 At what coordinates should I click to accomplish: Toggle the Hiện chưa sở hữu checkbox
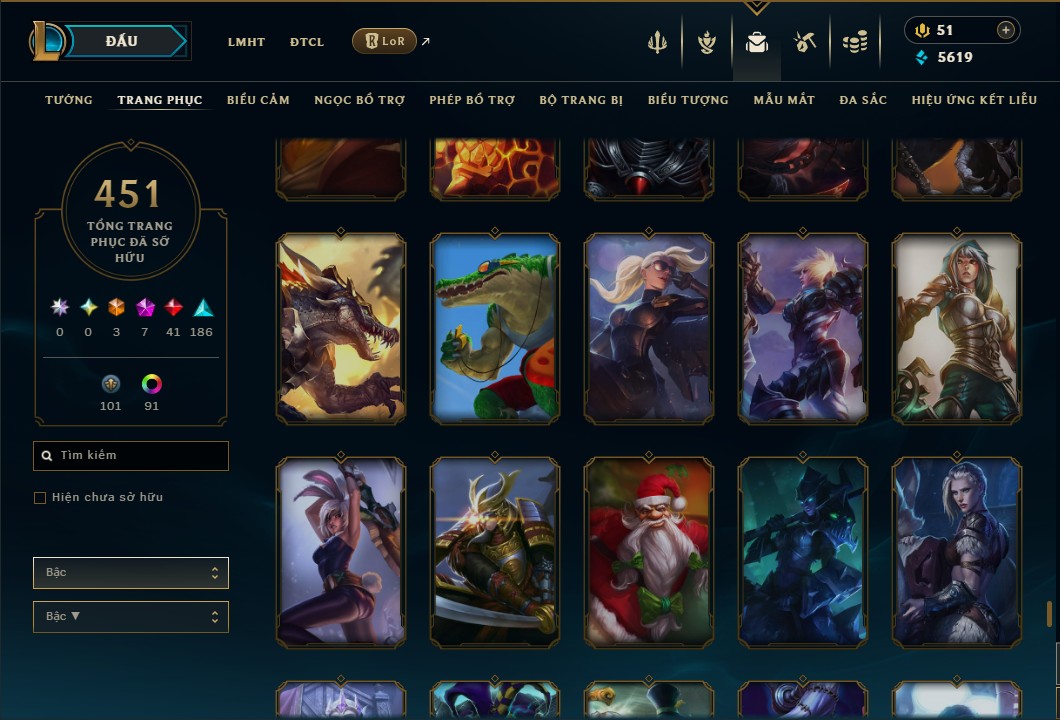[40, 498]
